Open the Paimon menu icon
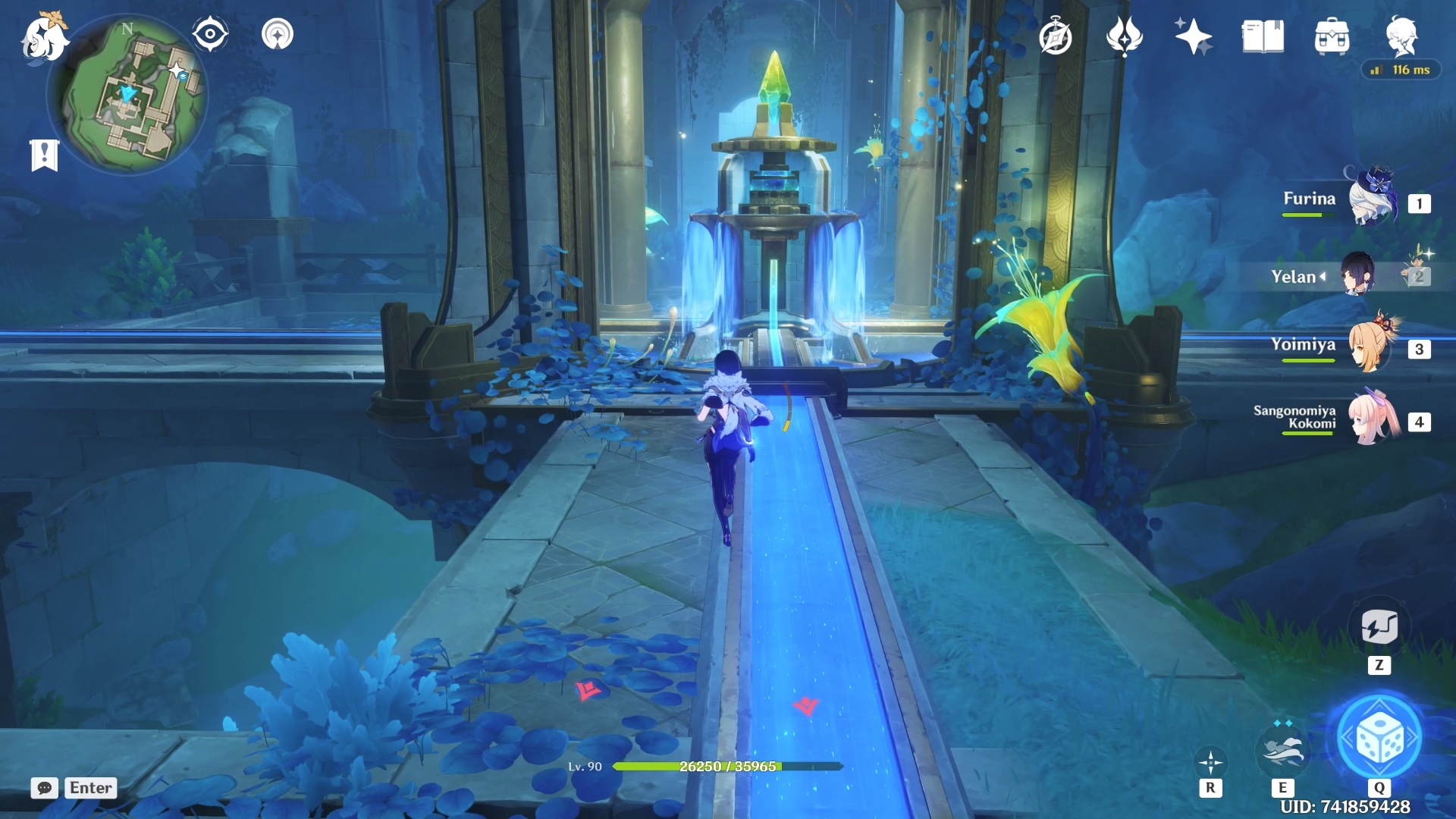Viewport: 1456px width, 819px height. [x=44, y=38]
